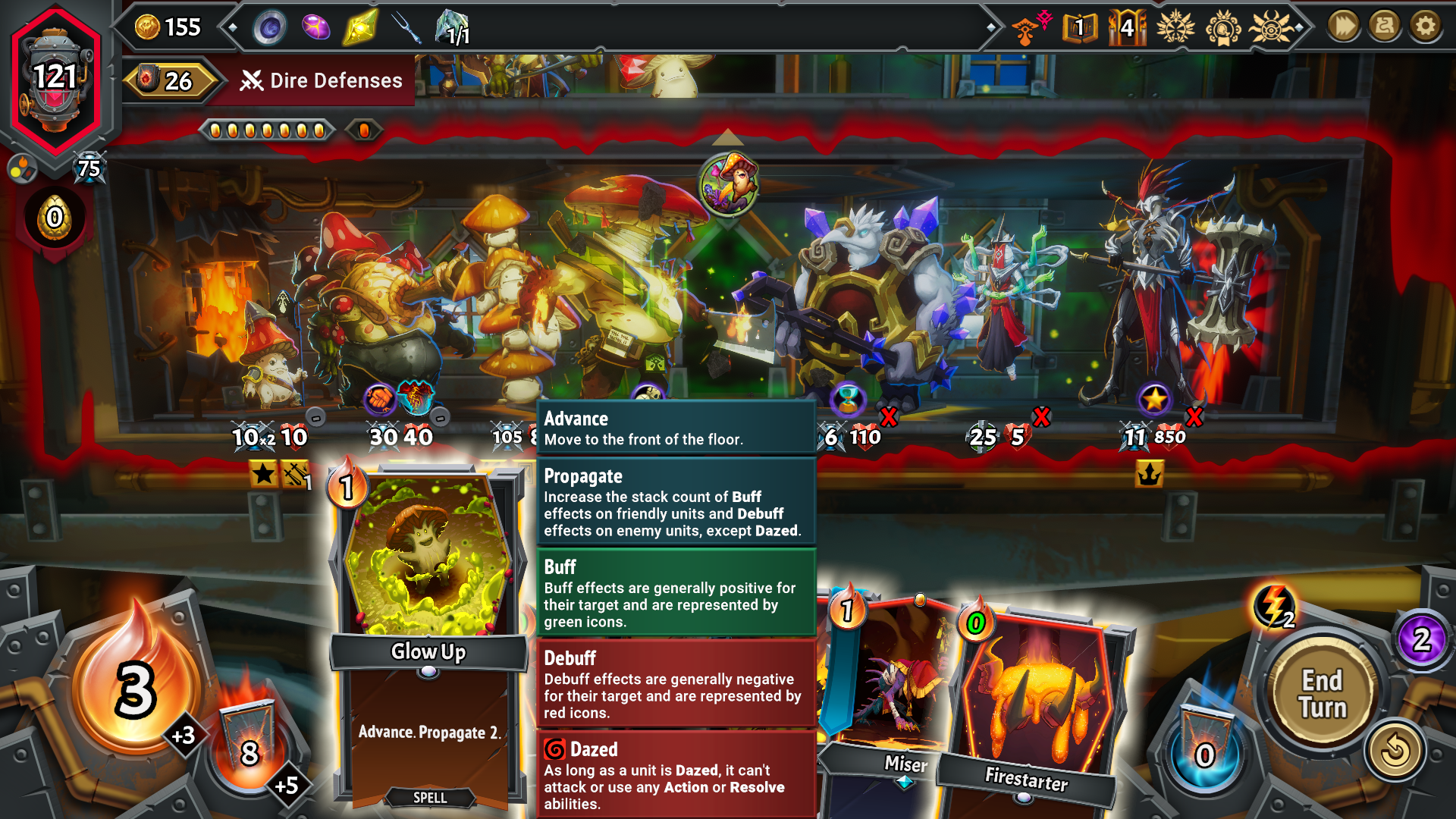
Task: Open the combat log scroll button
Action: point(1384,27)
